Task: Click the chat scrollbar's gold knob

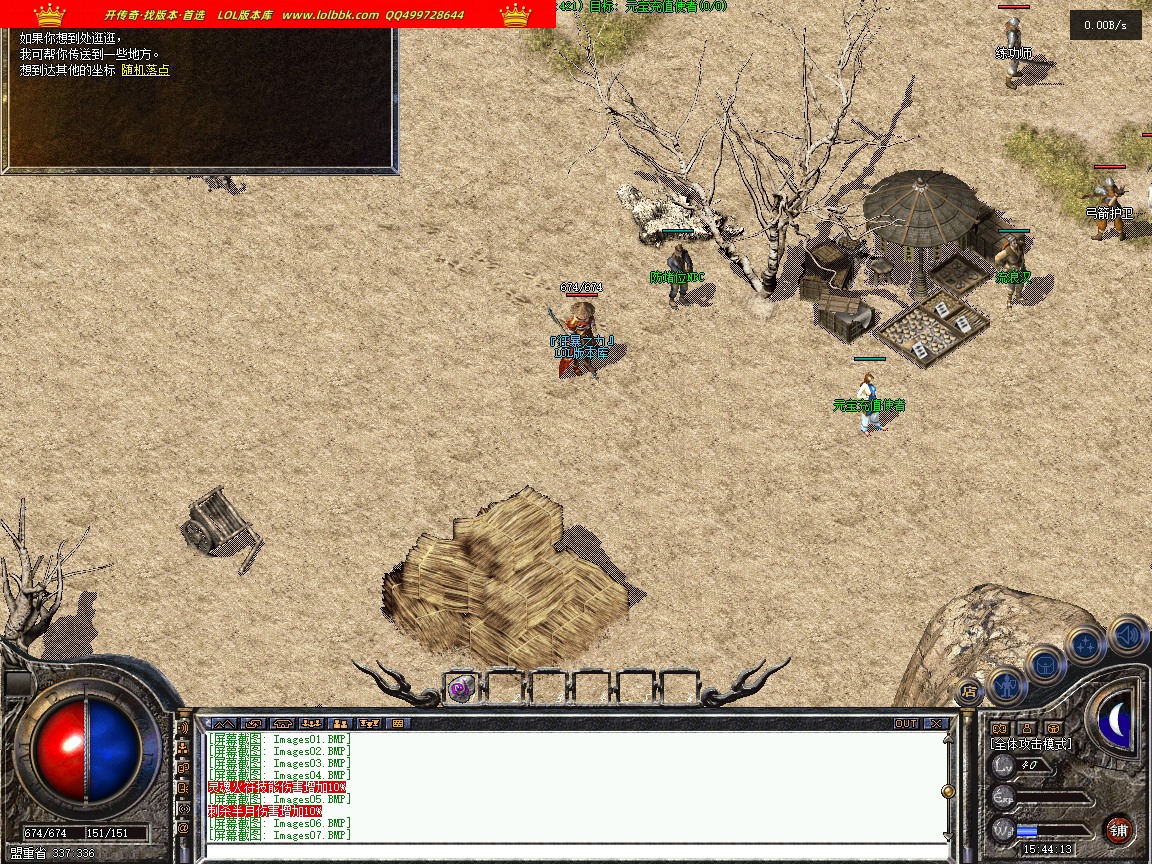Action: [x=947, y=791]
